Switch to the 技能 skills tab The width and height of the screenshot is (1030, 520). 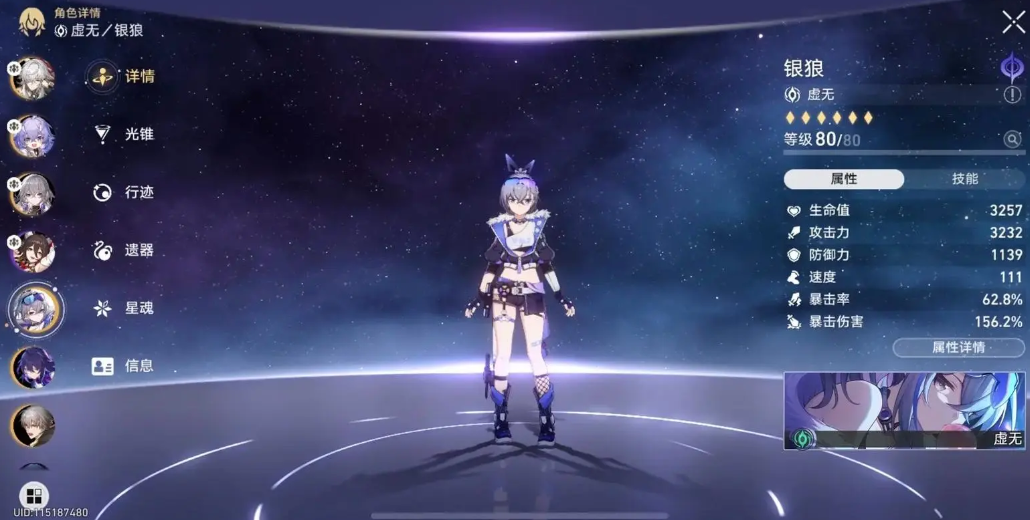pyautogui.click(x=964, y=179)
